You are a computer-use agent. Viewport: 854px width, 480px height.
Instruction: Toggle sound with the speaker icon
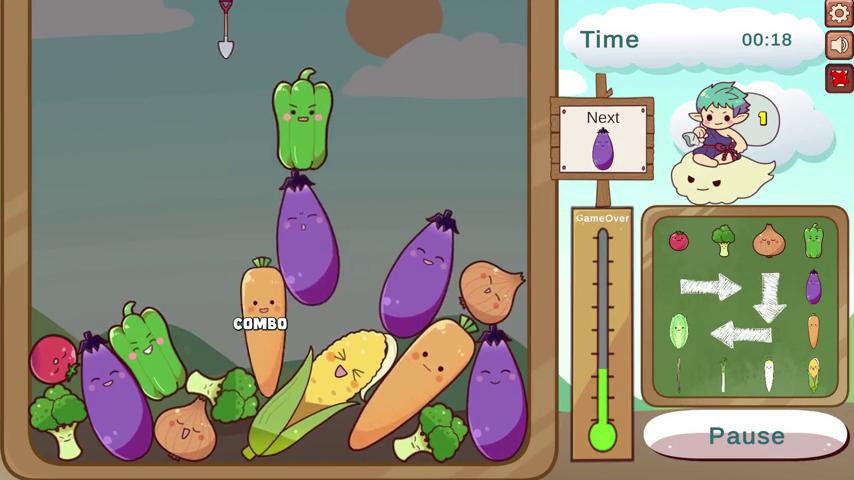[x=839, y=45]
